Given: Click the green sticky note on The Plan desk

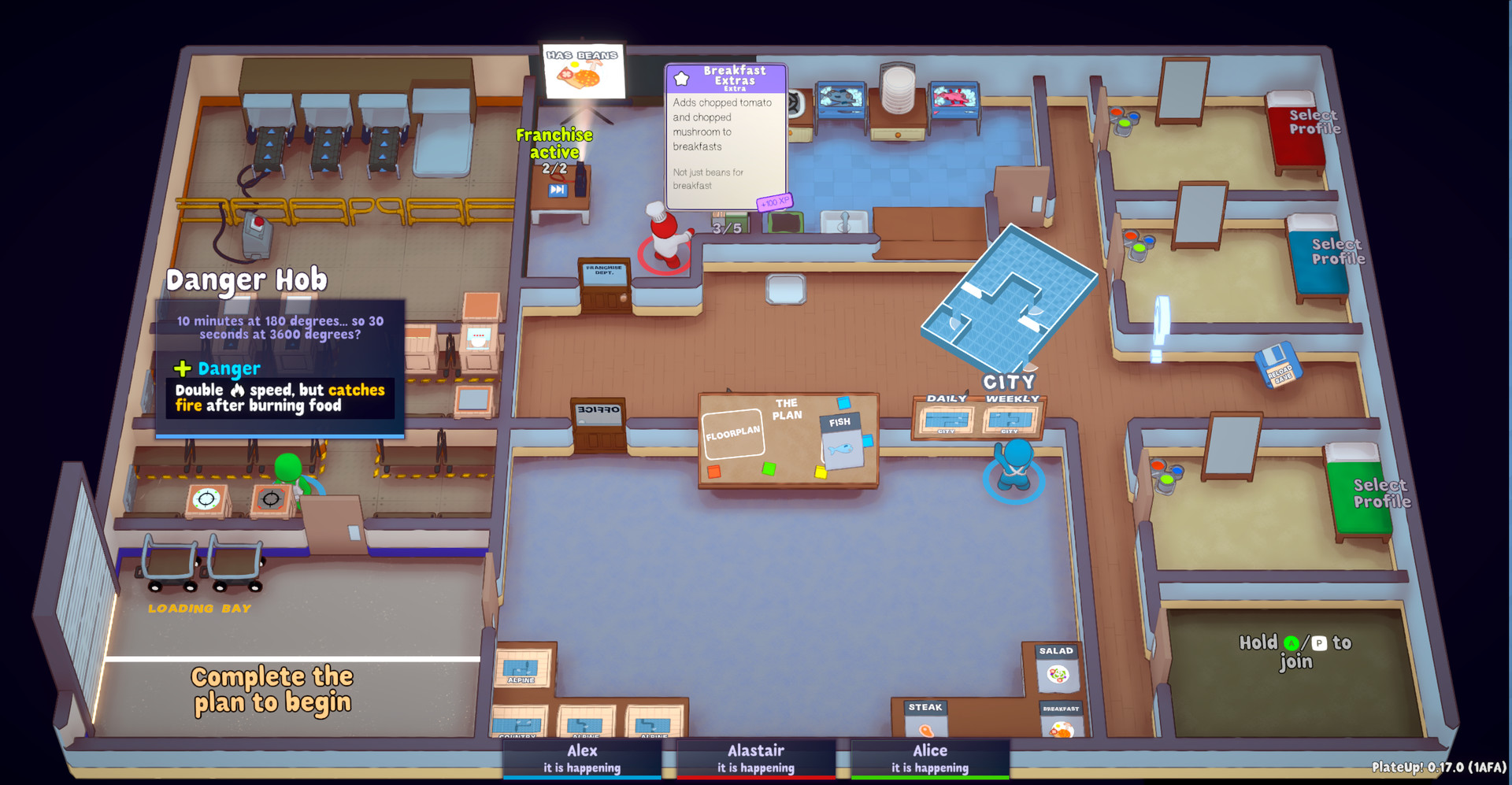Looking at the screenshot, I should pos(768,468).
